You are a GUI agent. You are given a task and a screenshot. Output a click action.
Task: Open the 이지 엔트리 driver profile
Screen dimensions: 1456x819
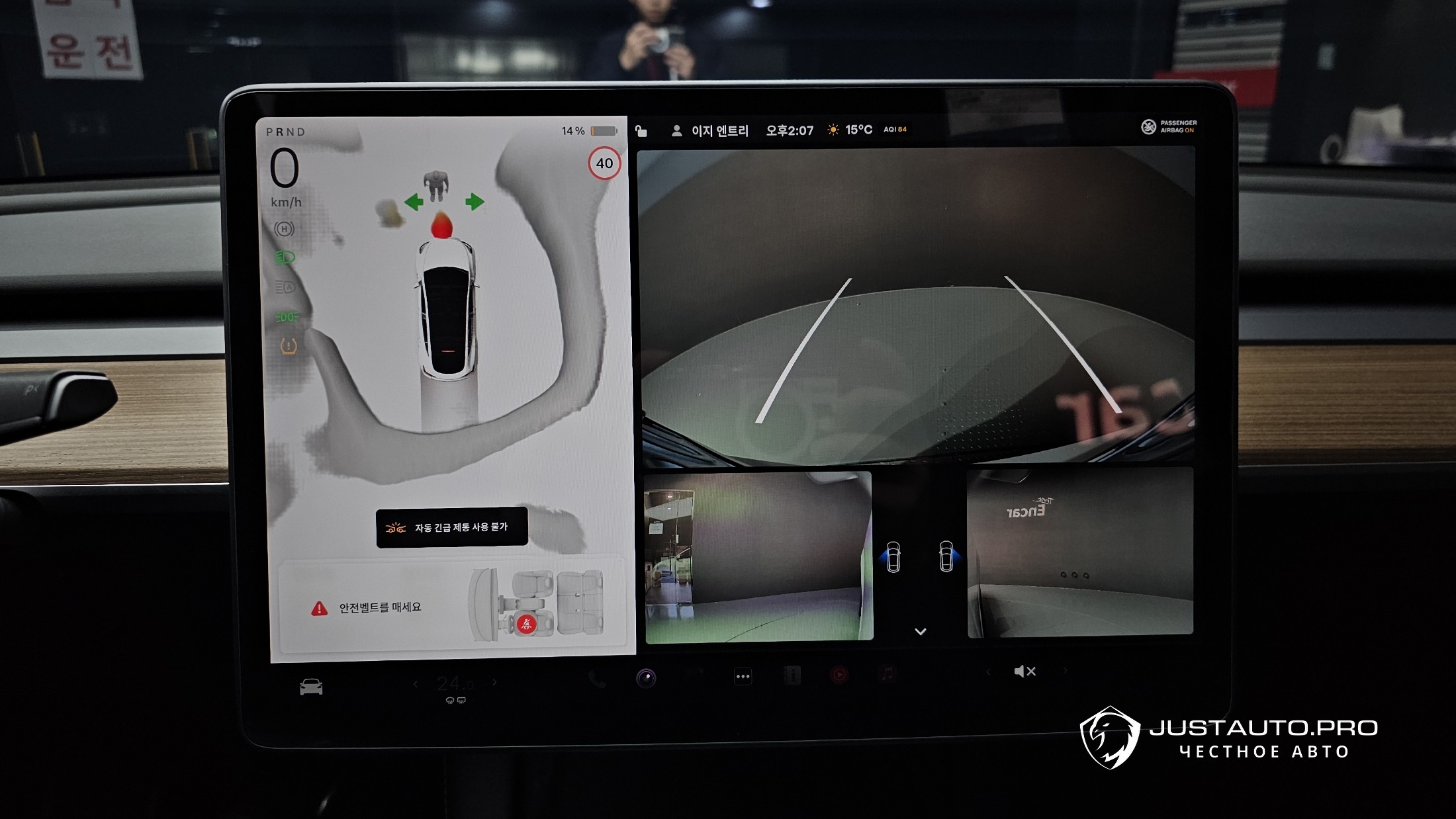(710, 131)
